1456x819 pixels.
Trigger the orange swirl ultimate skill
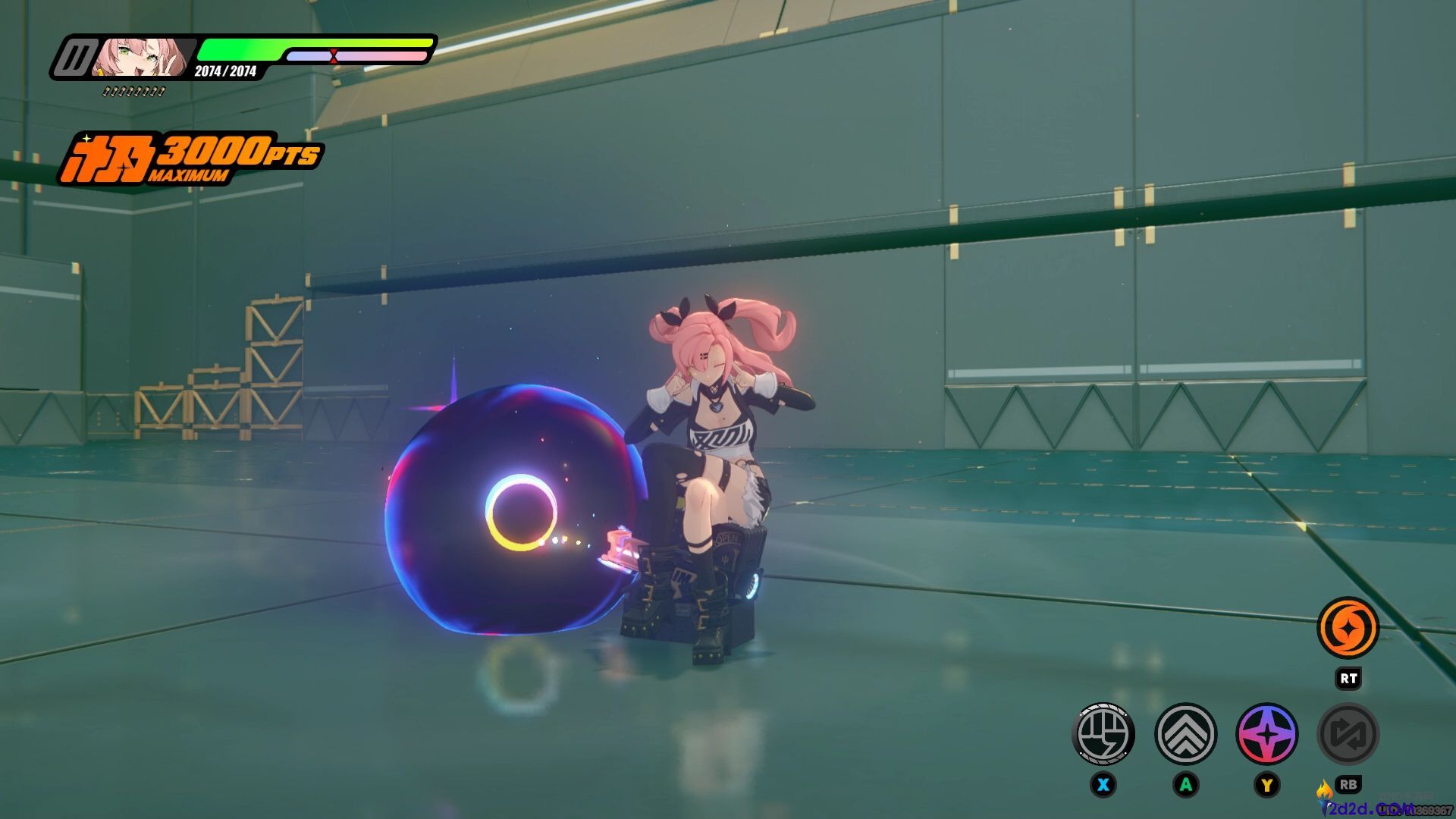click(1348, 629)
